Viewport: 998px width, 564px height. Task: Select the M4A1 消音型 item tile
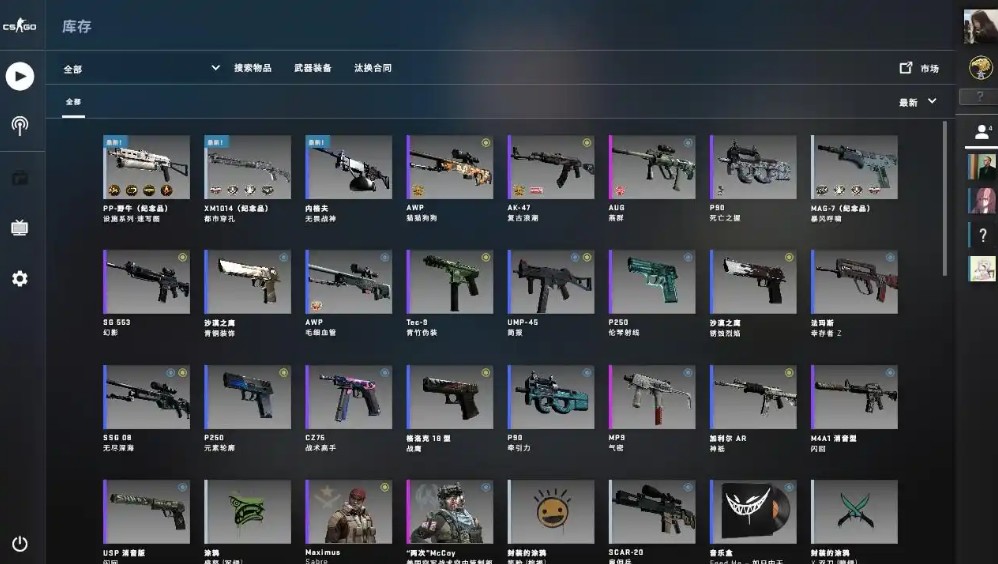pyautogui.click(x=854, y=397)
